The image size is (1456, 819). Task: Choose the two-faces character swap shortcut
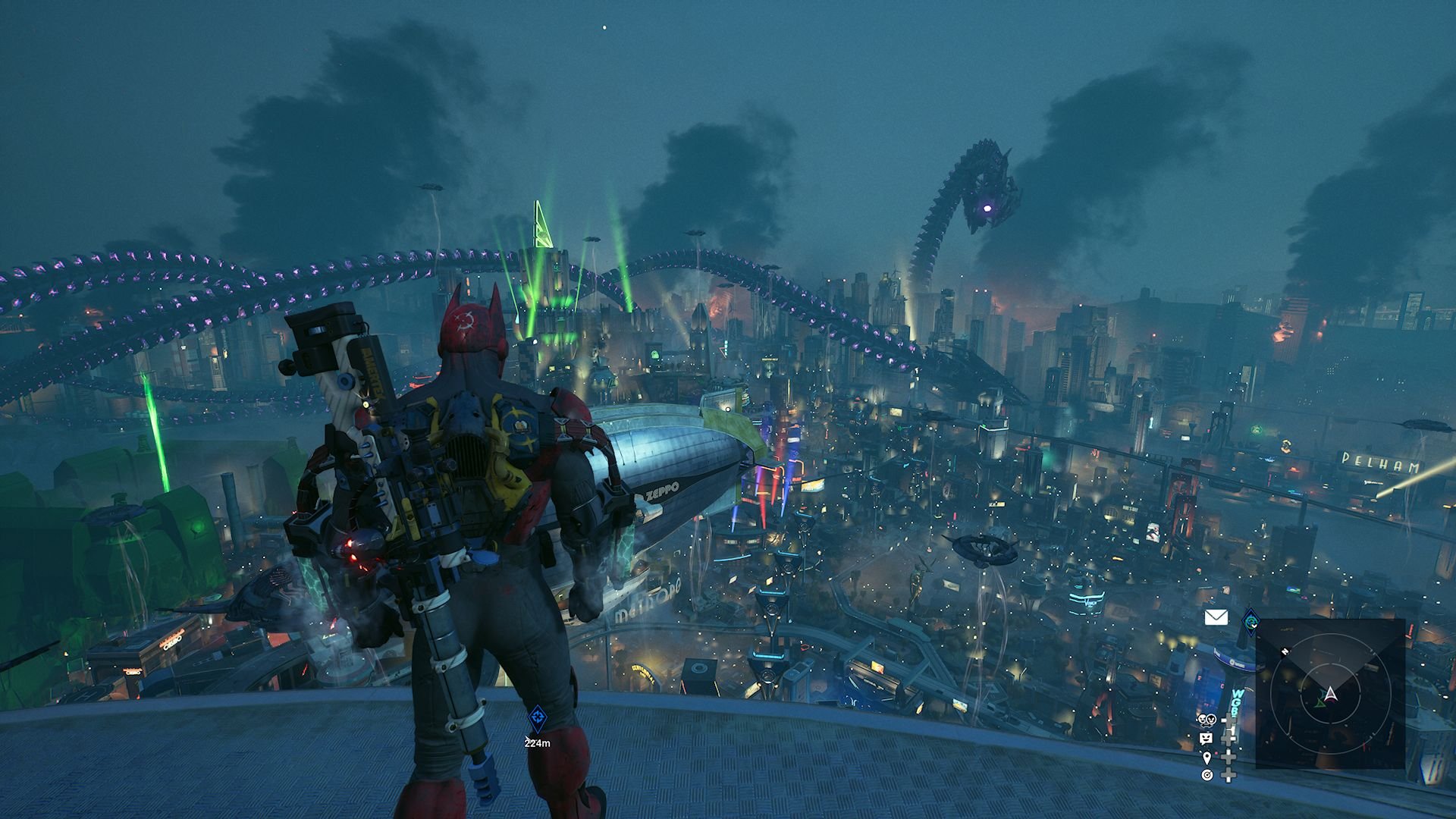tap(1206, 720)
